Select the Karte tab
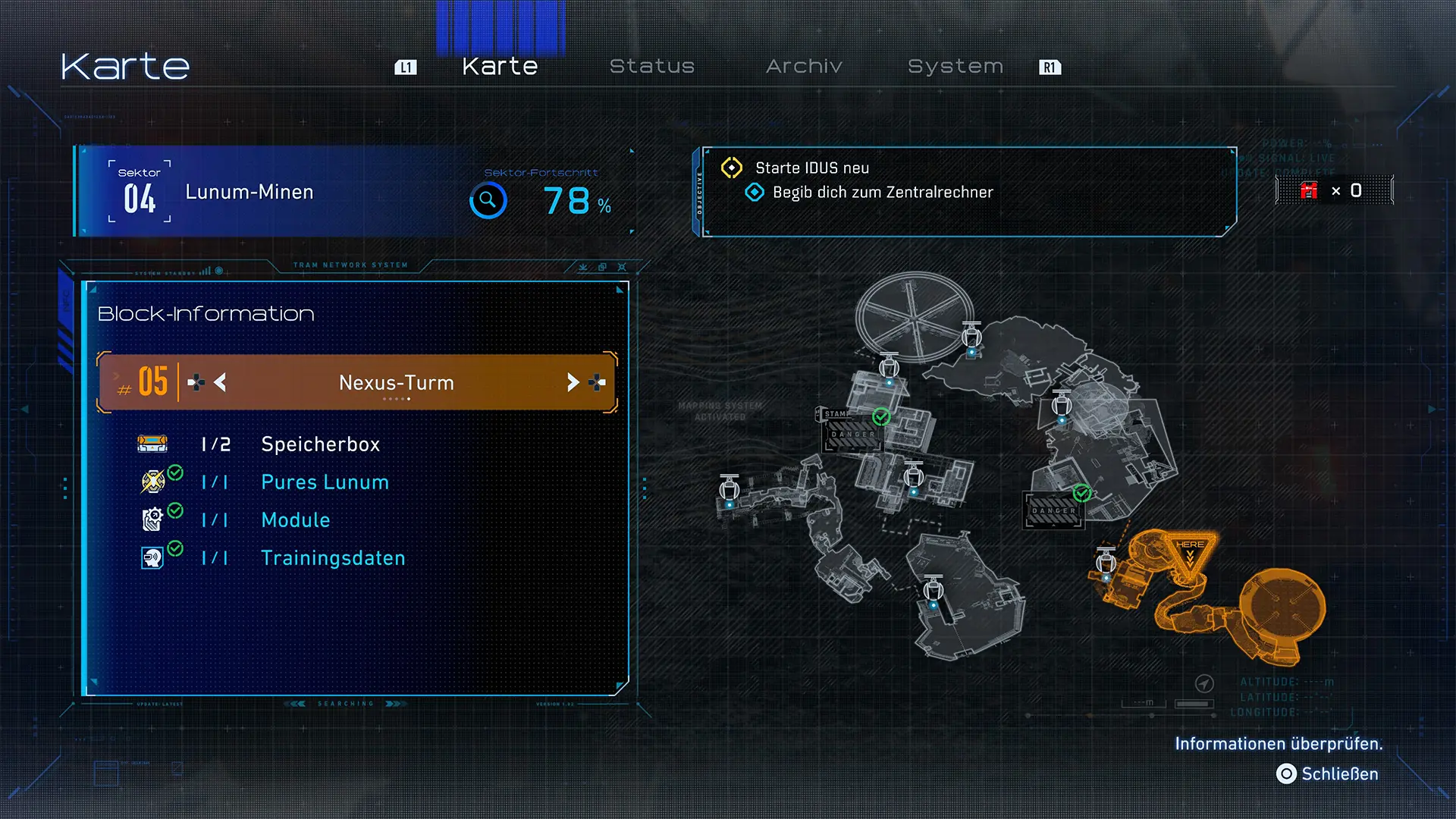Image resolution: width=1456 pixels, height=819 pixels. (x=500, y=67)
